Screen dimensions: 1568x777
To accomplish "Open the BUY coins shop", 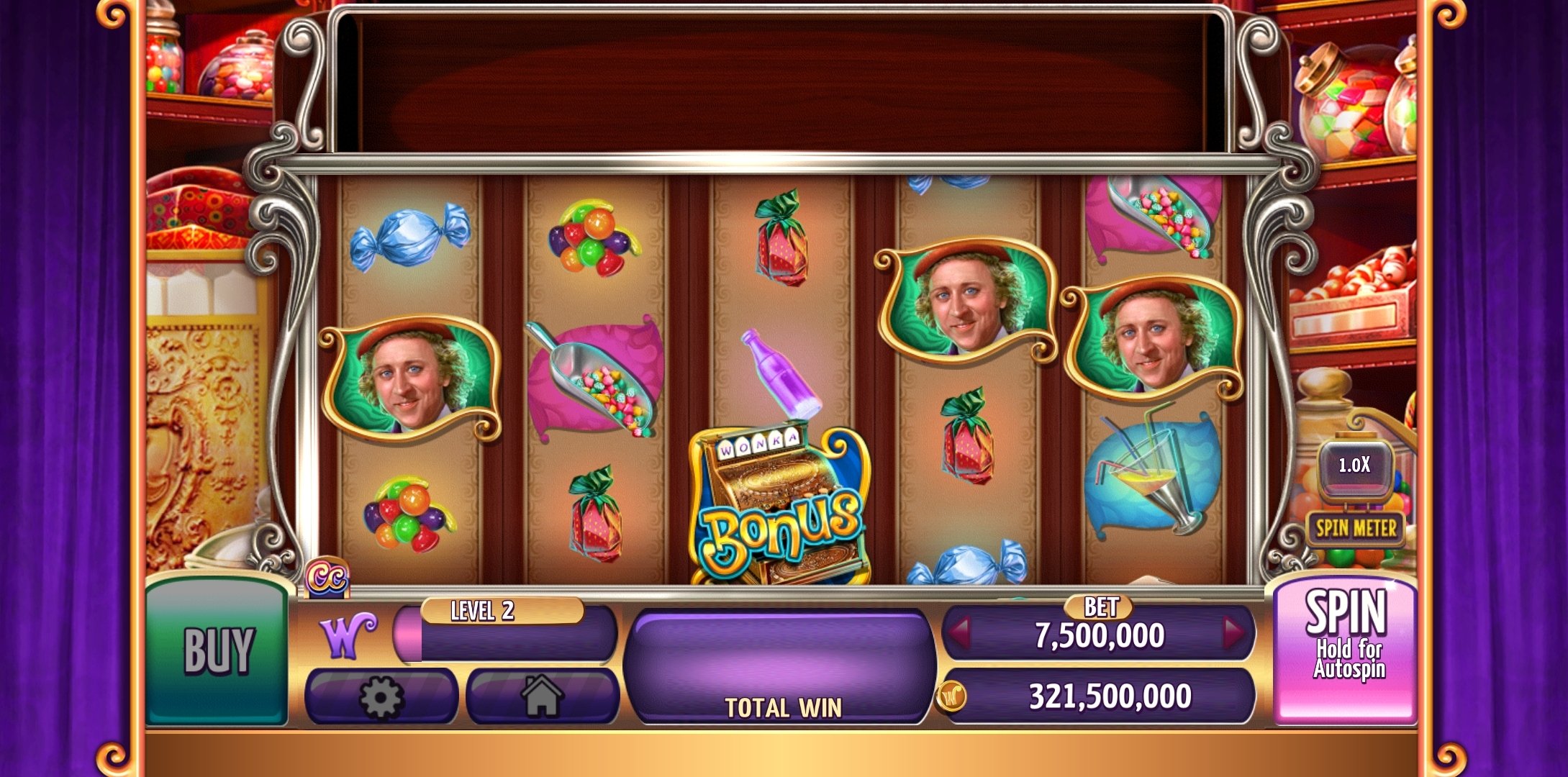I will [217, 650].
